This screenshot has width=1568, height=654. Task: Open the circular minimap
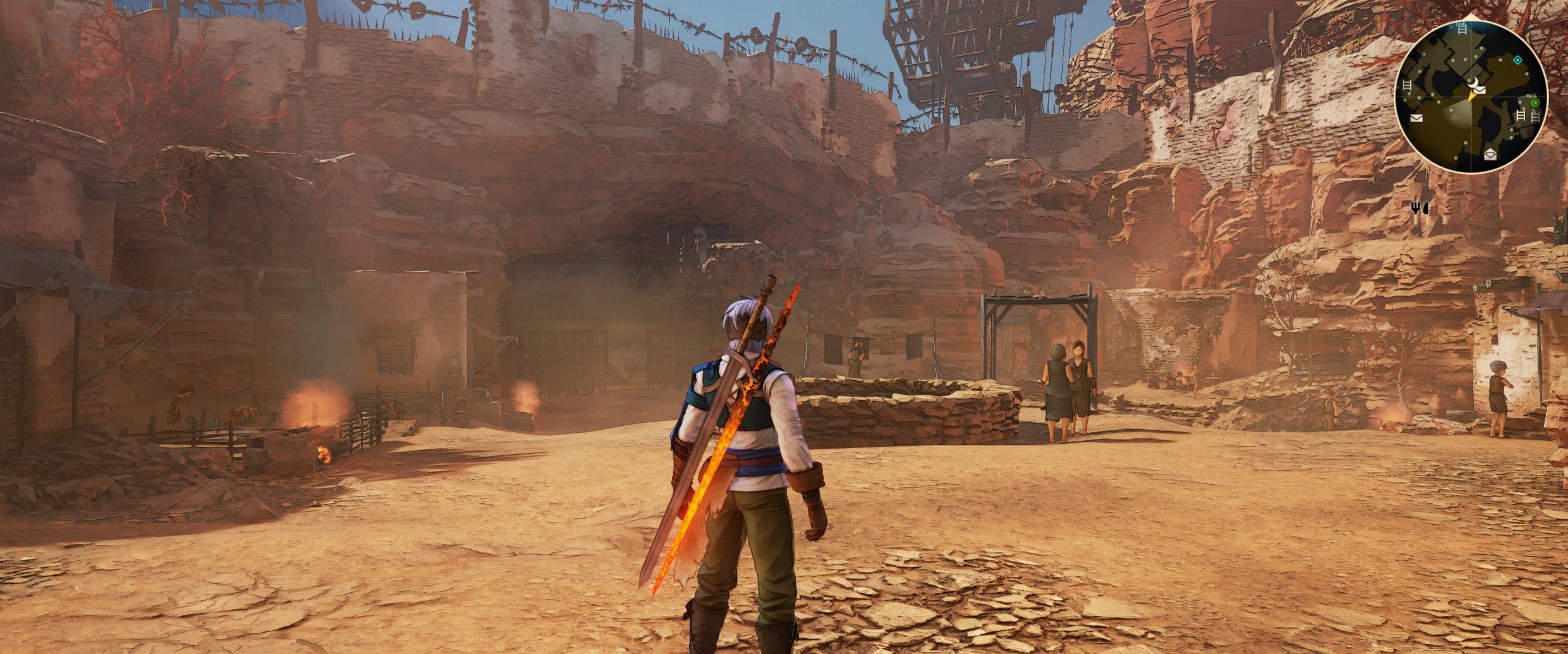(1471, 97)
